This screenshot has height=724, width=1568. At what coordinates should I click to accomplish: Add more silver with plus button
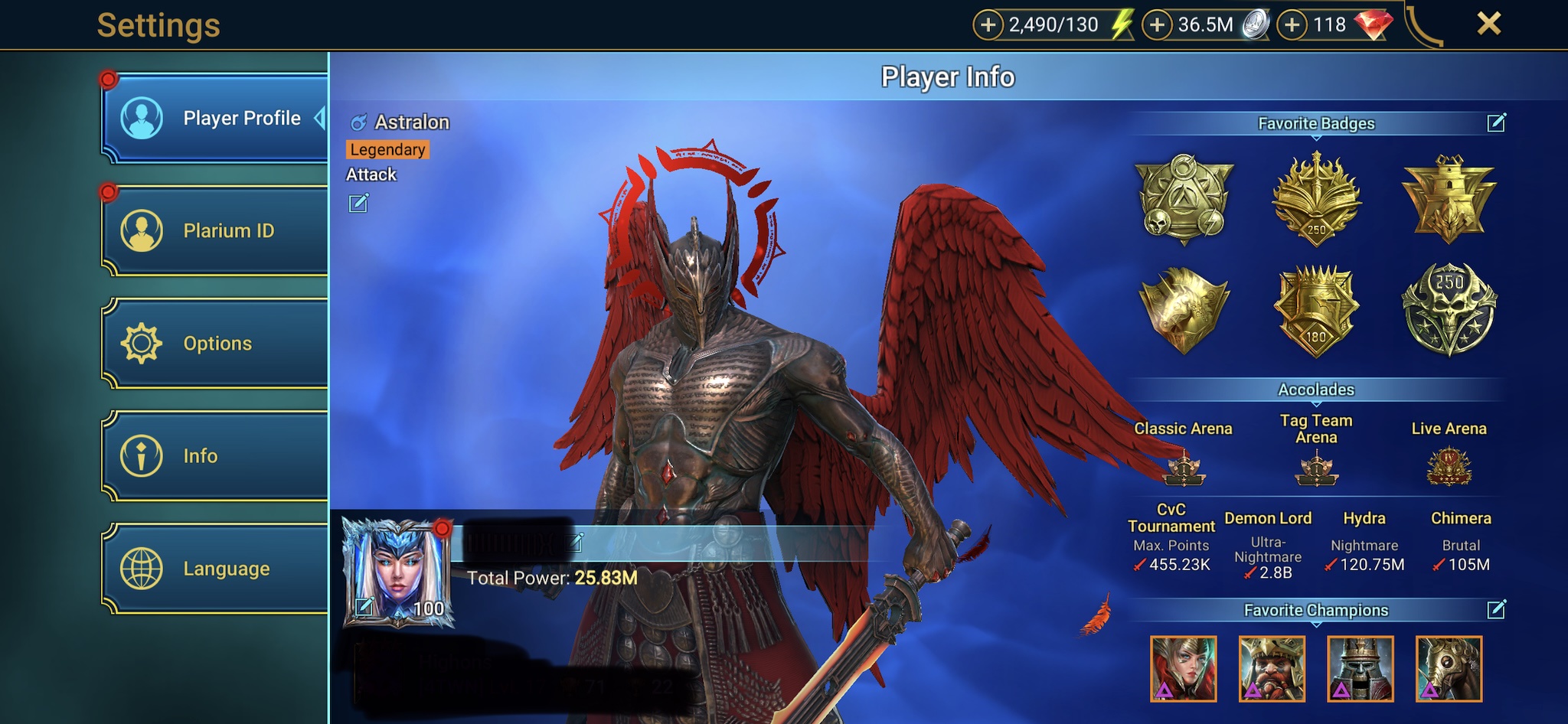tap(1158, 25)
